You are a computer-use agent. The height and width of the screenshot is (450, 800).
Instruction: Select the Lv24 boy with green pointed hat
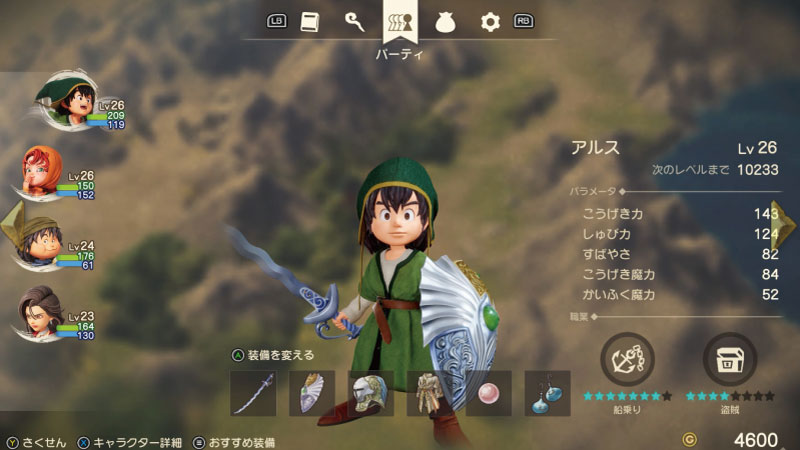42,242
